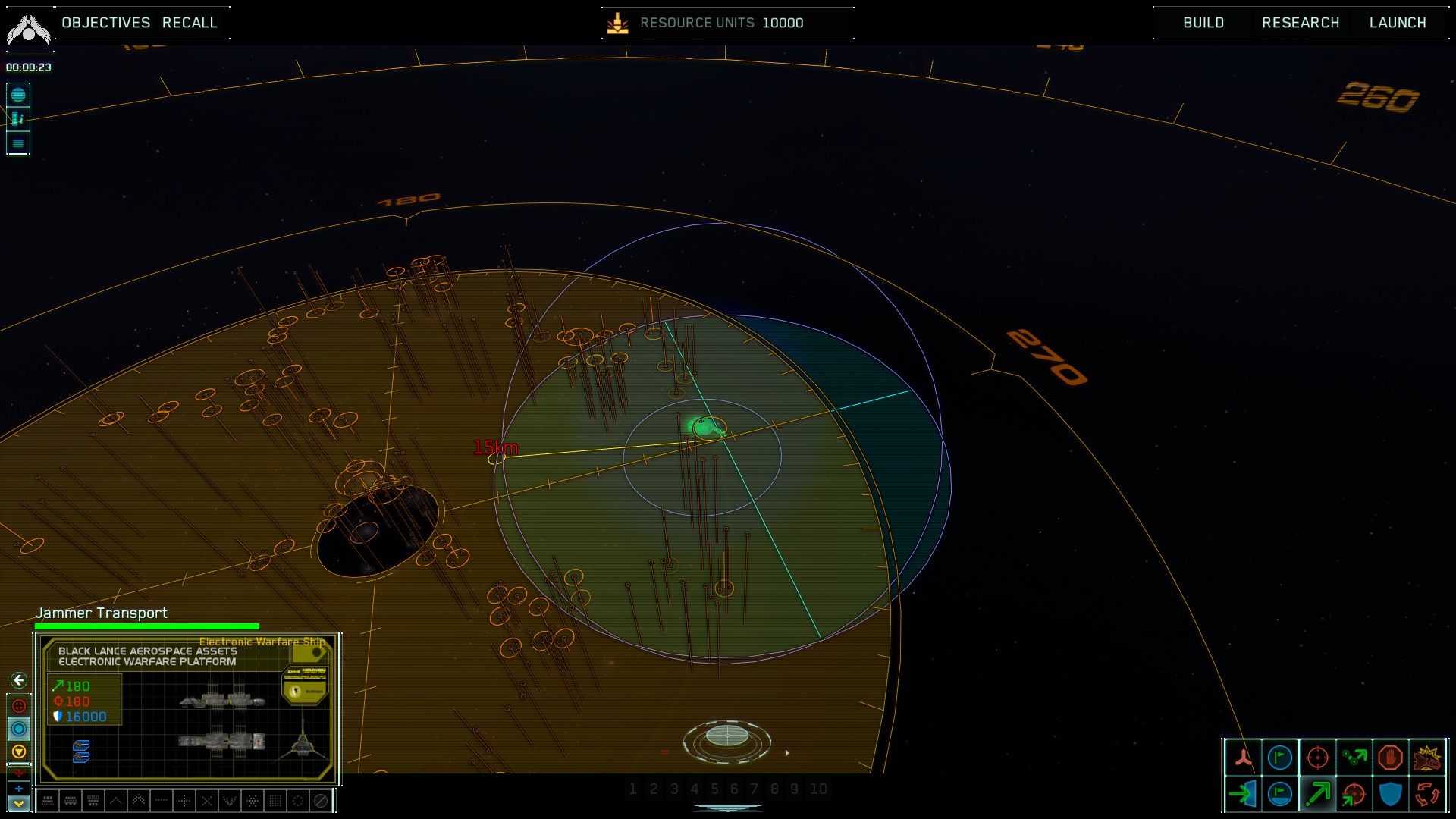Activate the red crosshair attack command

(1317, 757)
